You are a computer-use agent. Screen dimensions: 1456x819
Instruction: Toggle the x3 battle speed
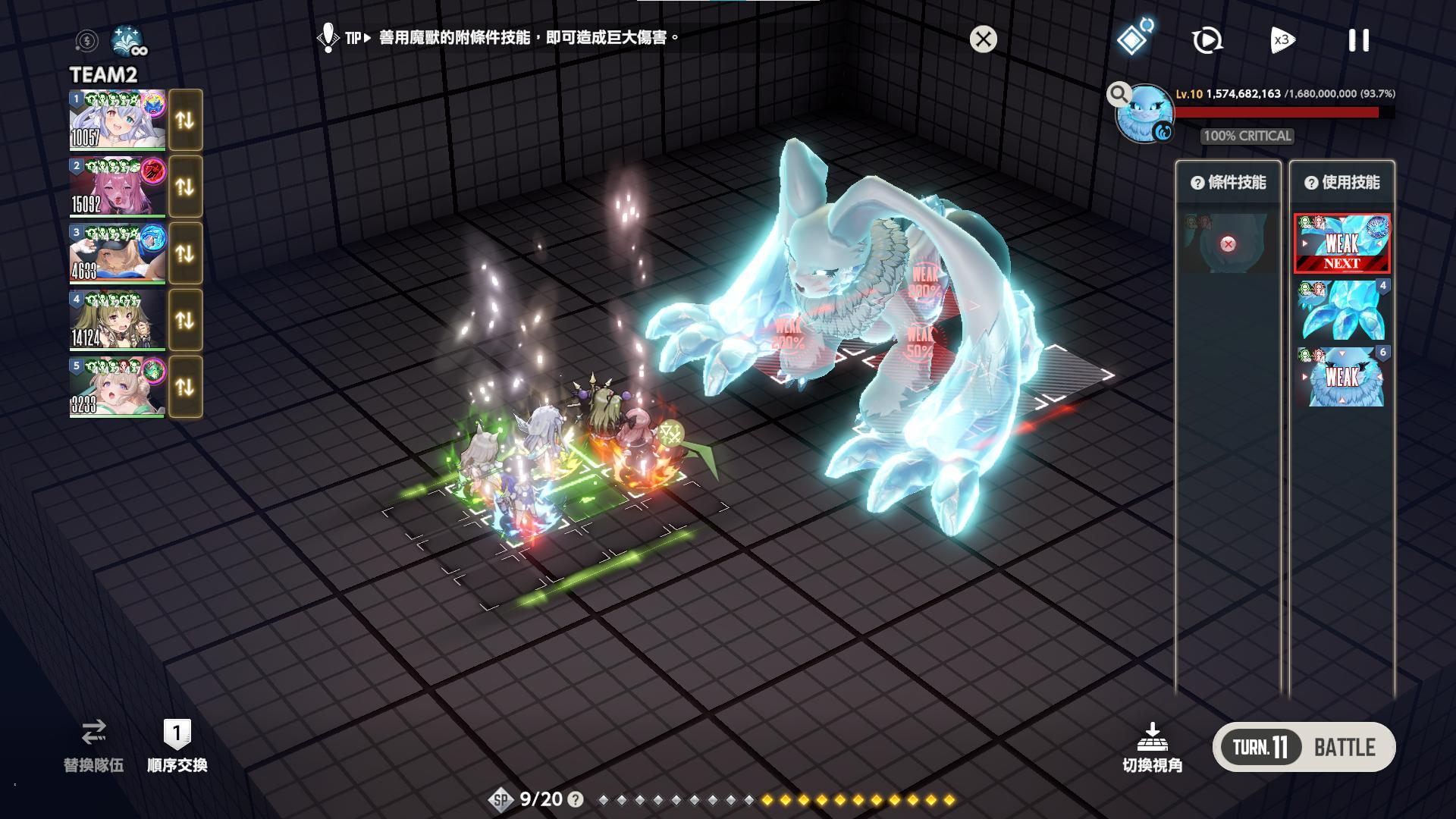[1282, 40]
